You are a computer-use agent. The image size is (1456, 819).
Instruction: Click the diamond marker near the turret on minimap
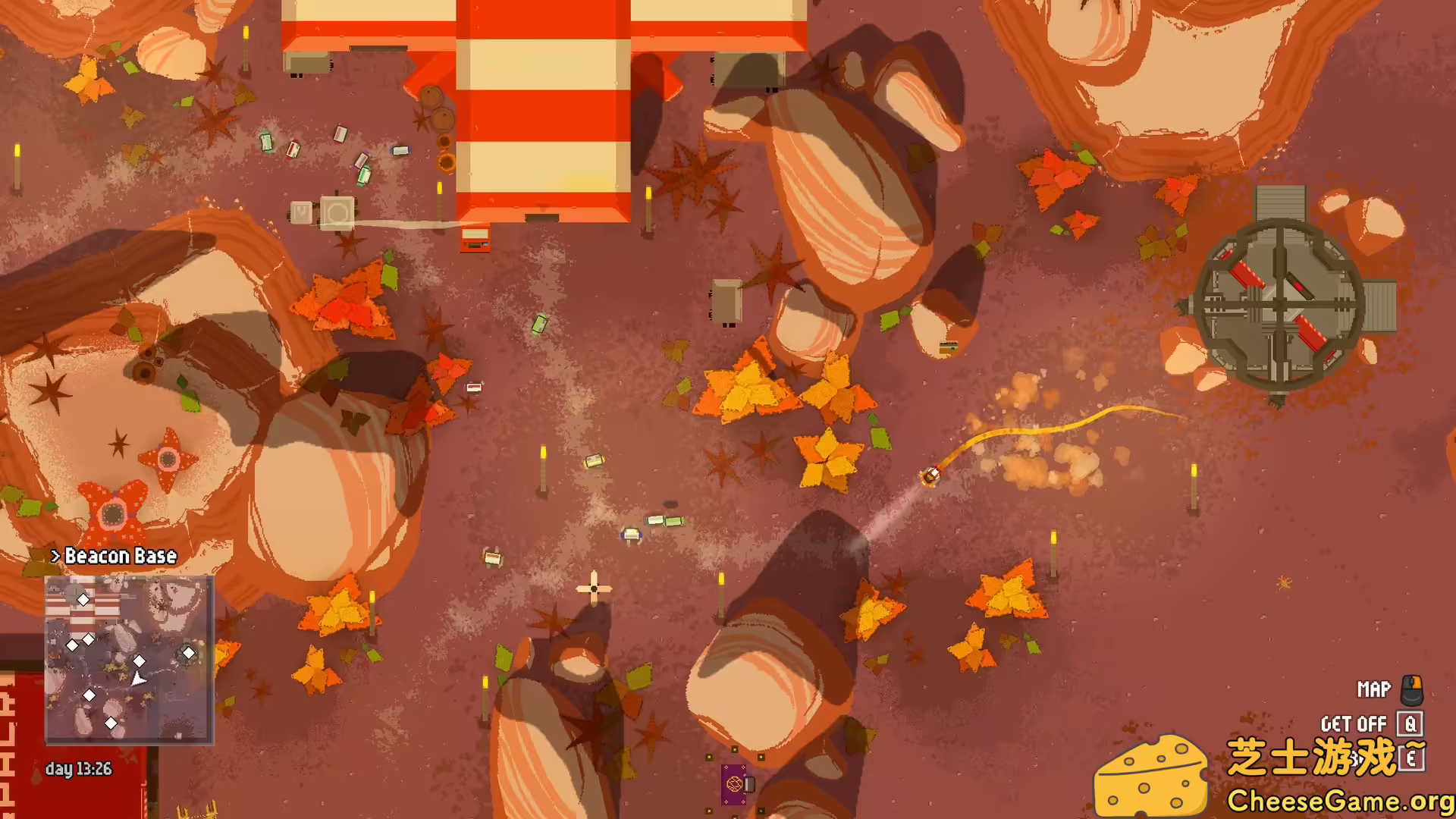[x=189, y=651]
